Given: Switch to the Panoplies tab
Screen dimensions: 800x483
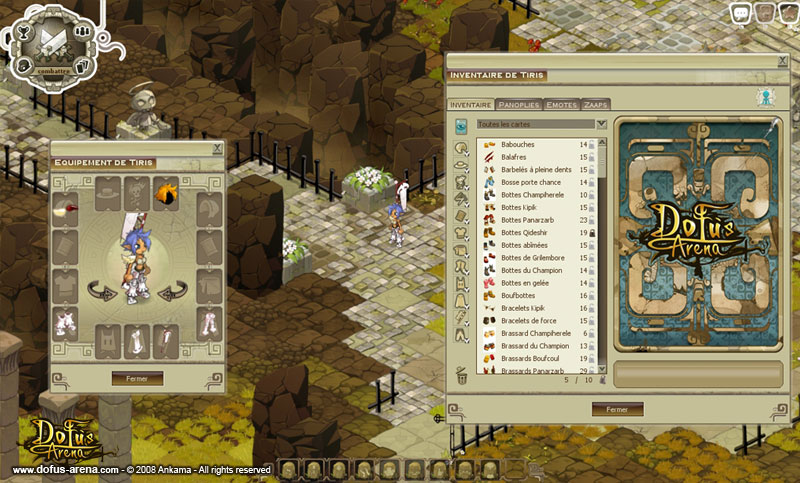Looking at the screenshot, I should 520,104.
